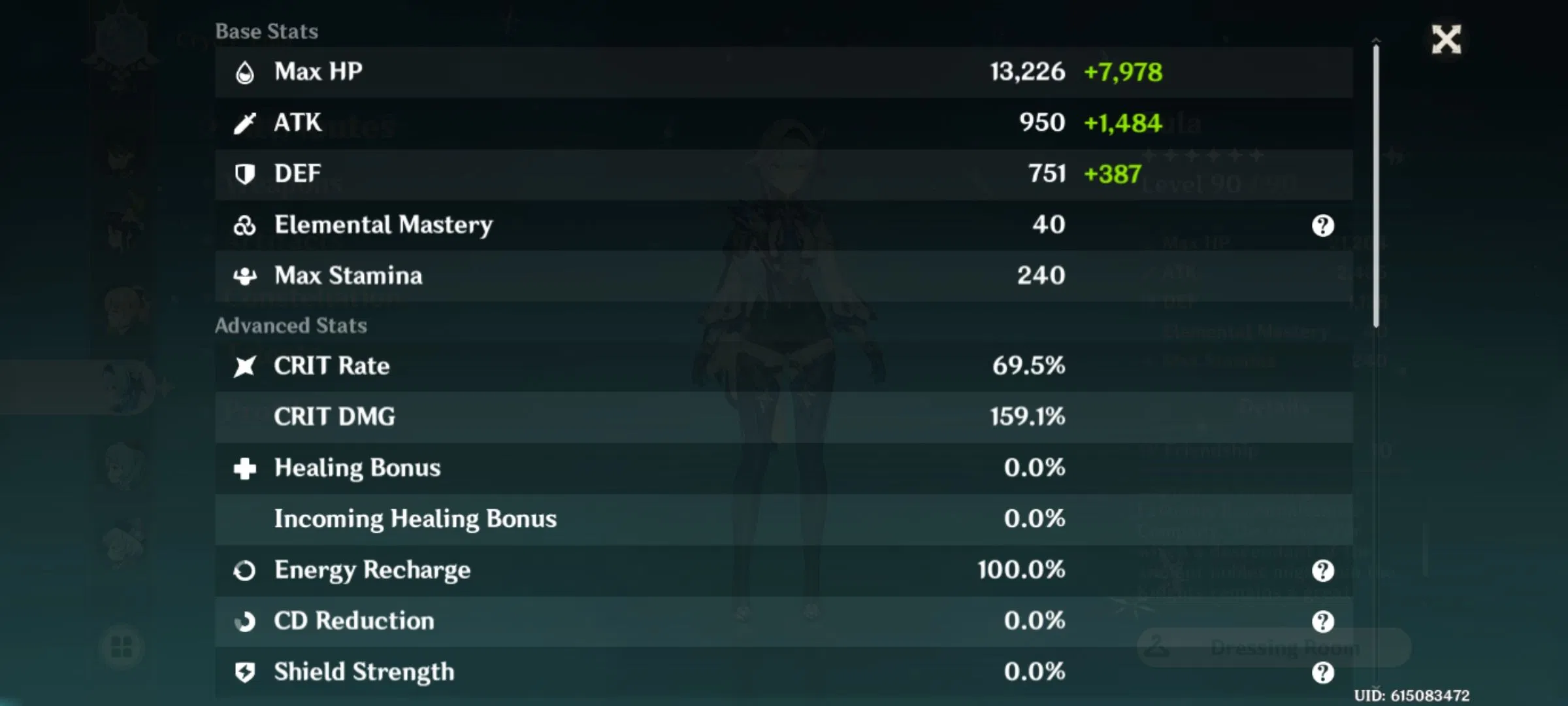Click the DEF shield icon
Viewport: 1568px width, 706px height.
(245, 173)
